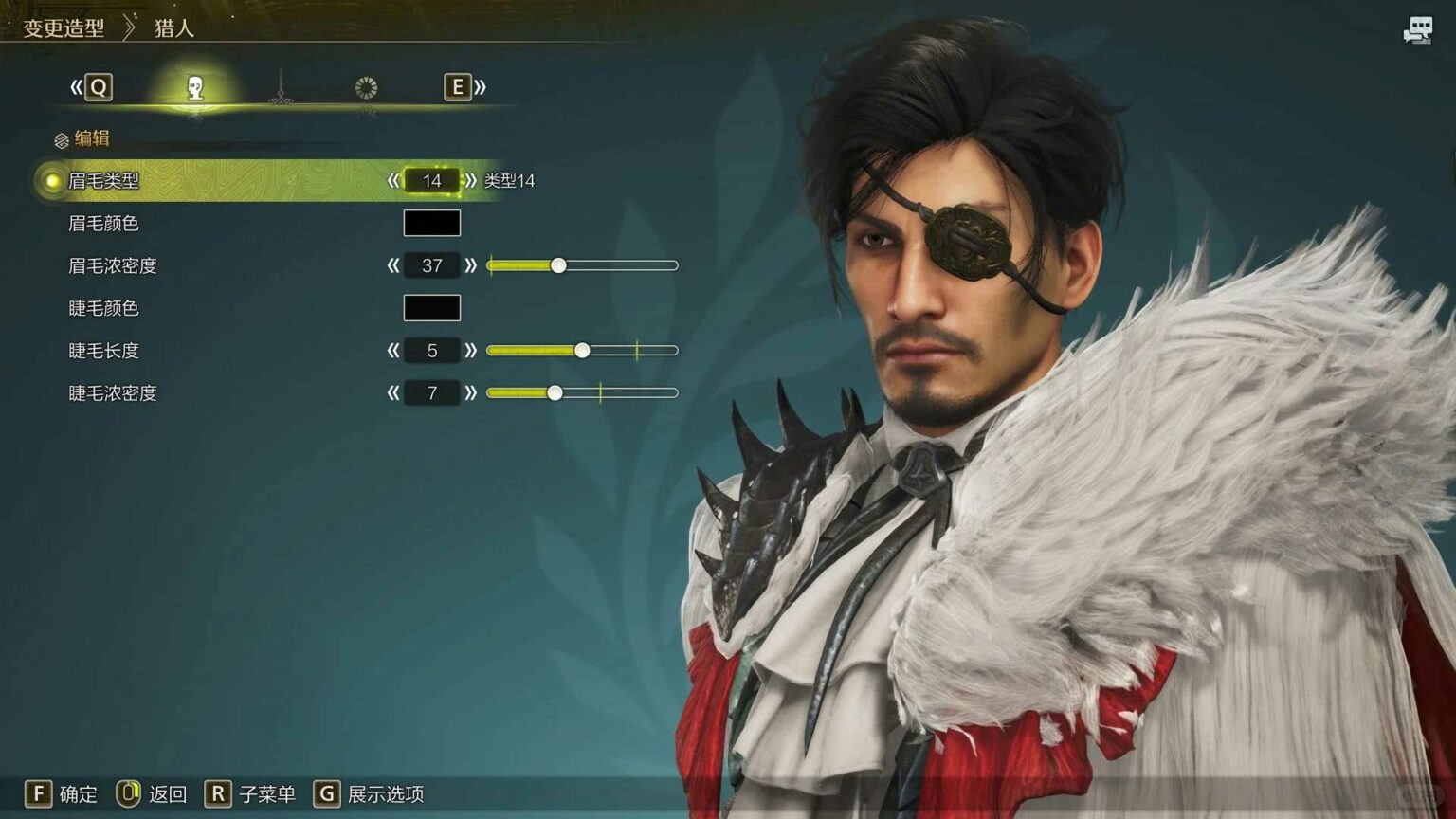The height and width of the screenshot is (819, 1456).
Task: Open the chat icon in the corner
Action: pos(1418,30)
